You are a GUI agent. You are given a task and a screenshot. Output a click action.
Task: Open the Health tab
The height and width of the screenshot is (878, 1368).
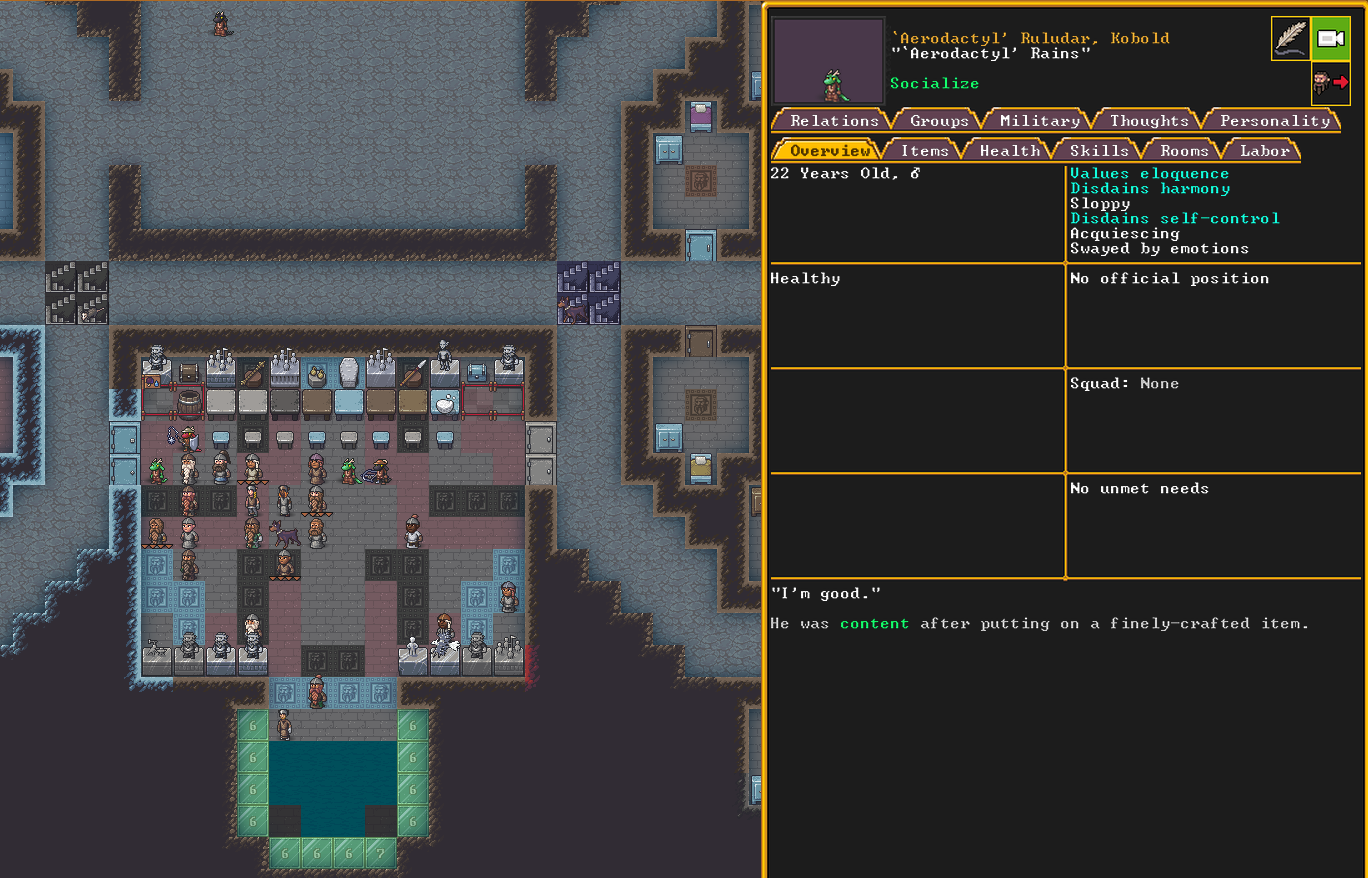click(1009, 150)
